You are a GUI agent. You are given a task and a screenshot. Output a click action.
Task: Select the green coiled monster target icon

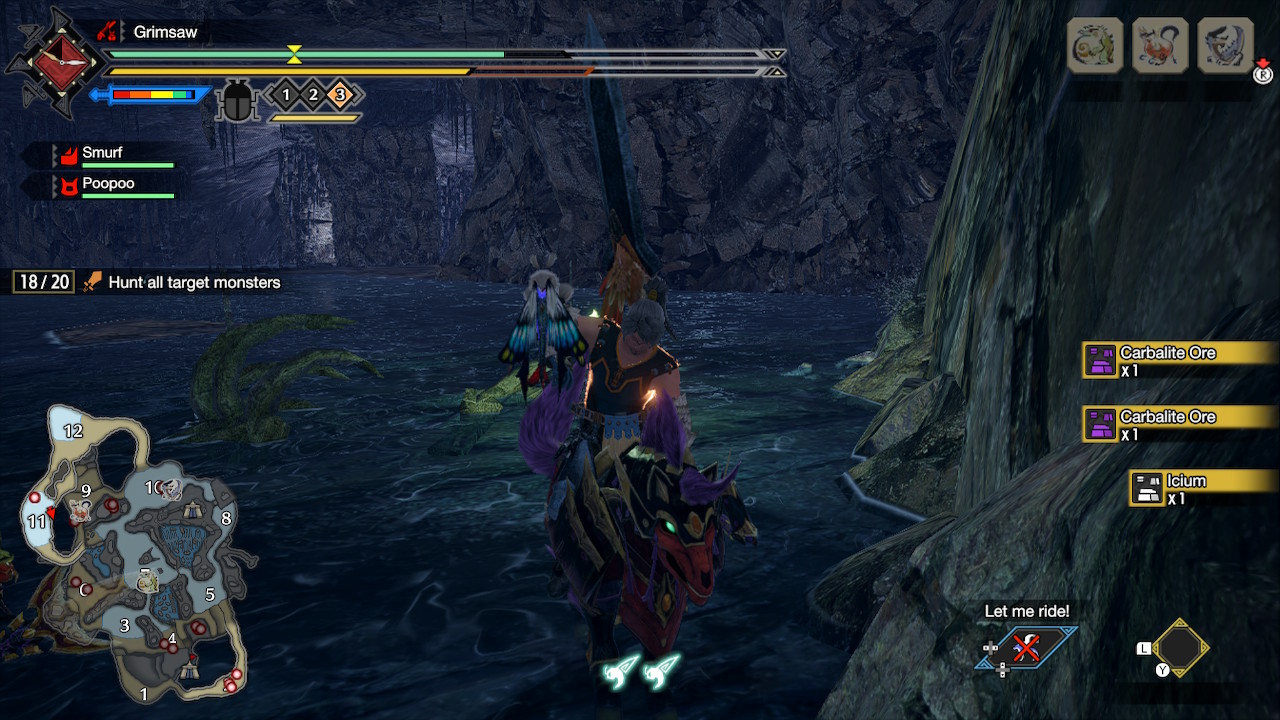tap(1095, 45)
